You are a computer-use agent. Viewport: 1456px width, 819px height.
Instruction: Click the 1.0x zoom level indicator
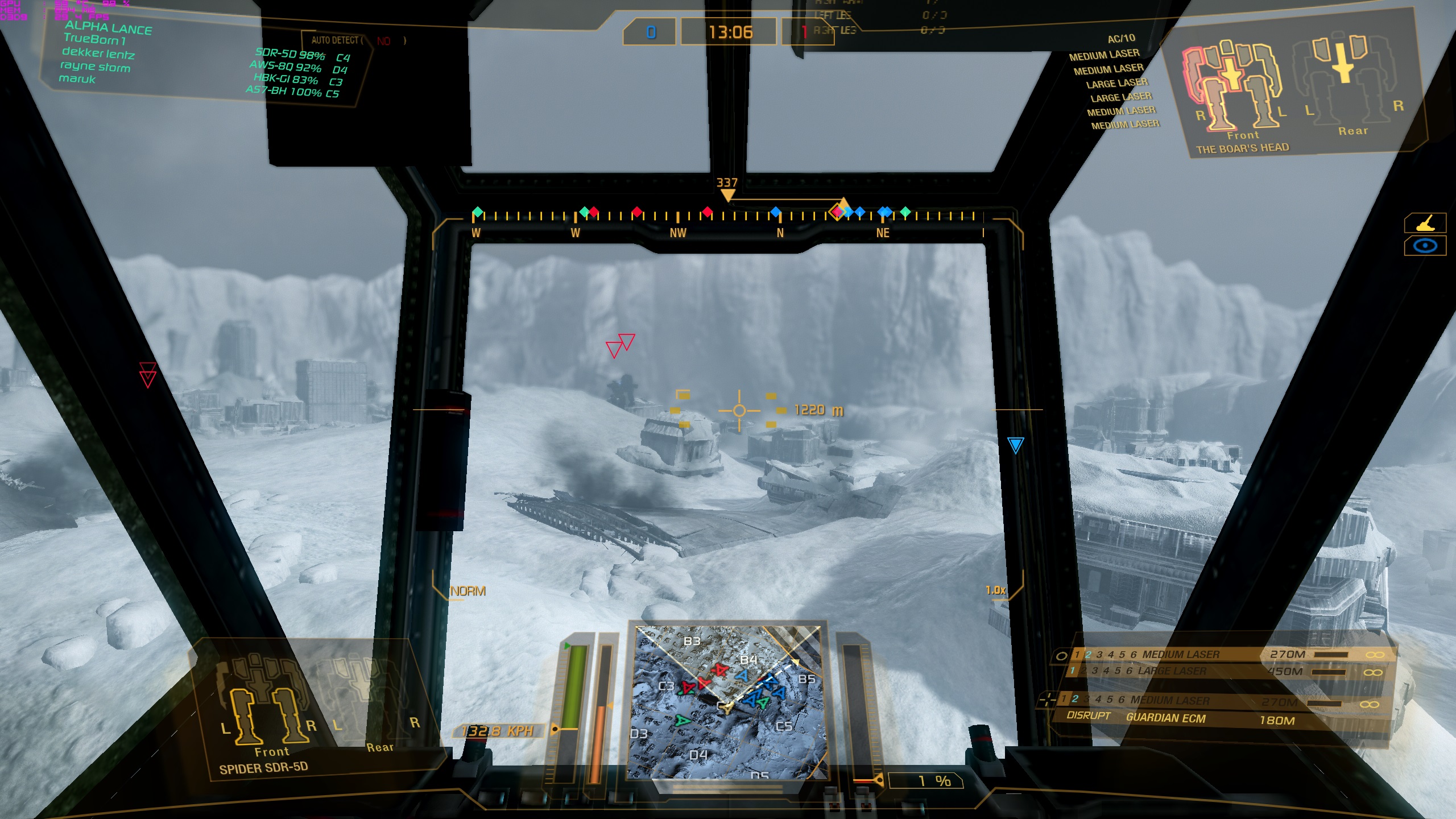click(995, 590)
